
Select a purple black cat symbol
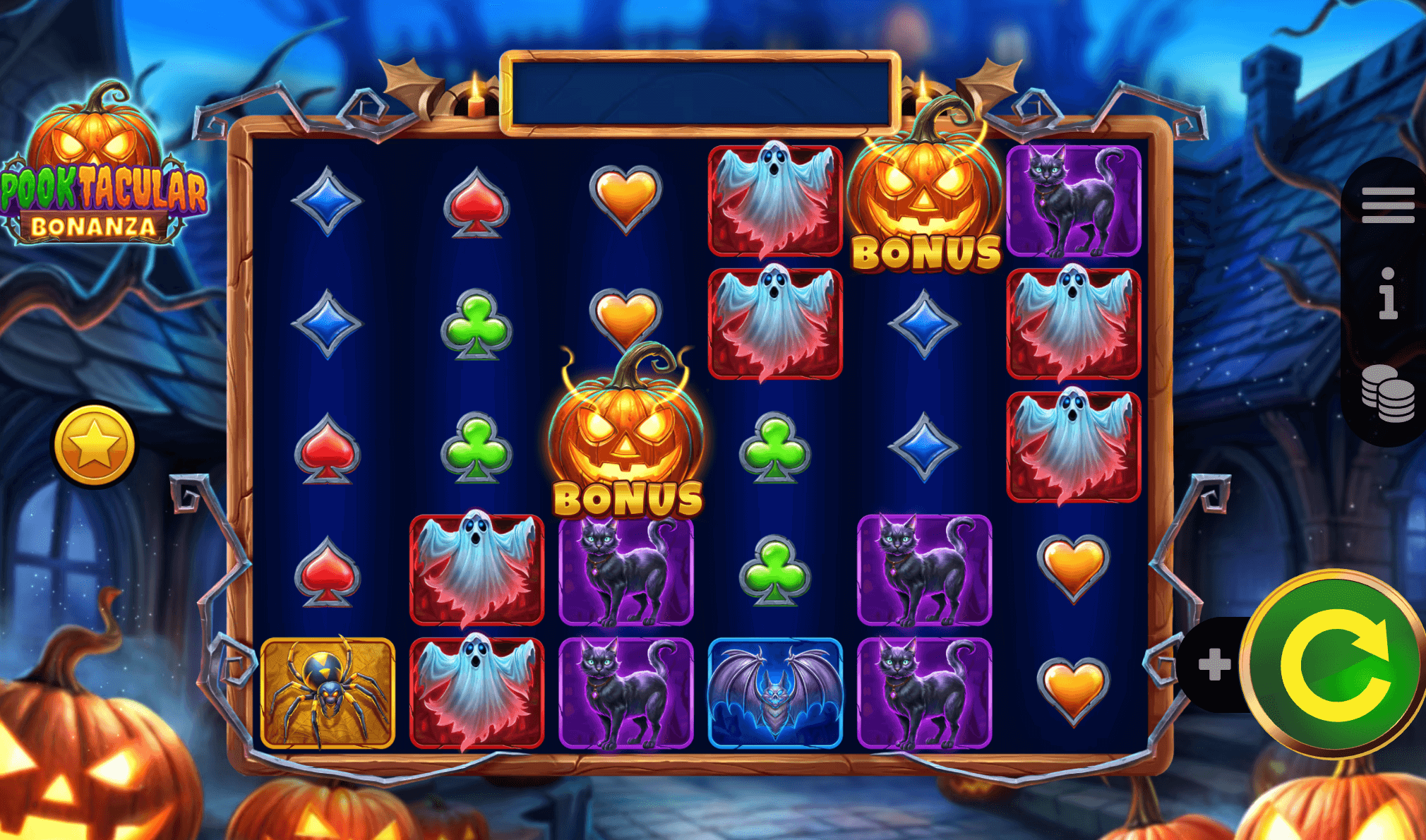(628, 572)
